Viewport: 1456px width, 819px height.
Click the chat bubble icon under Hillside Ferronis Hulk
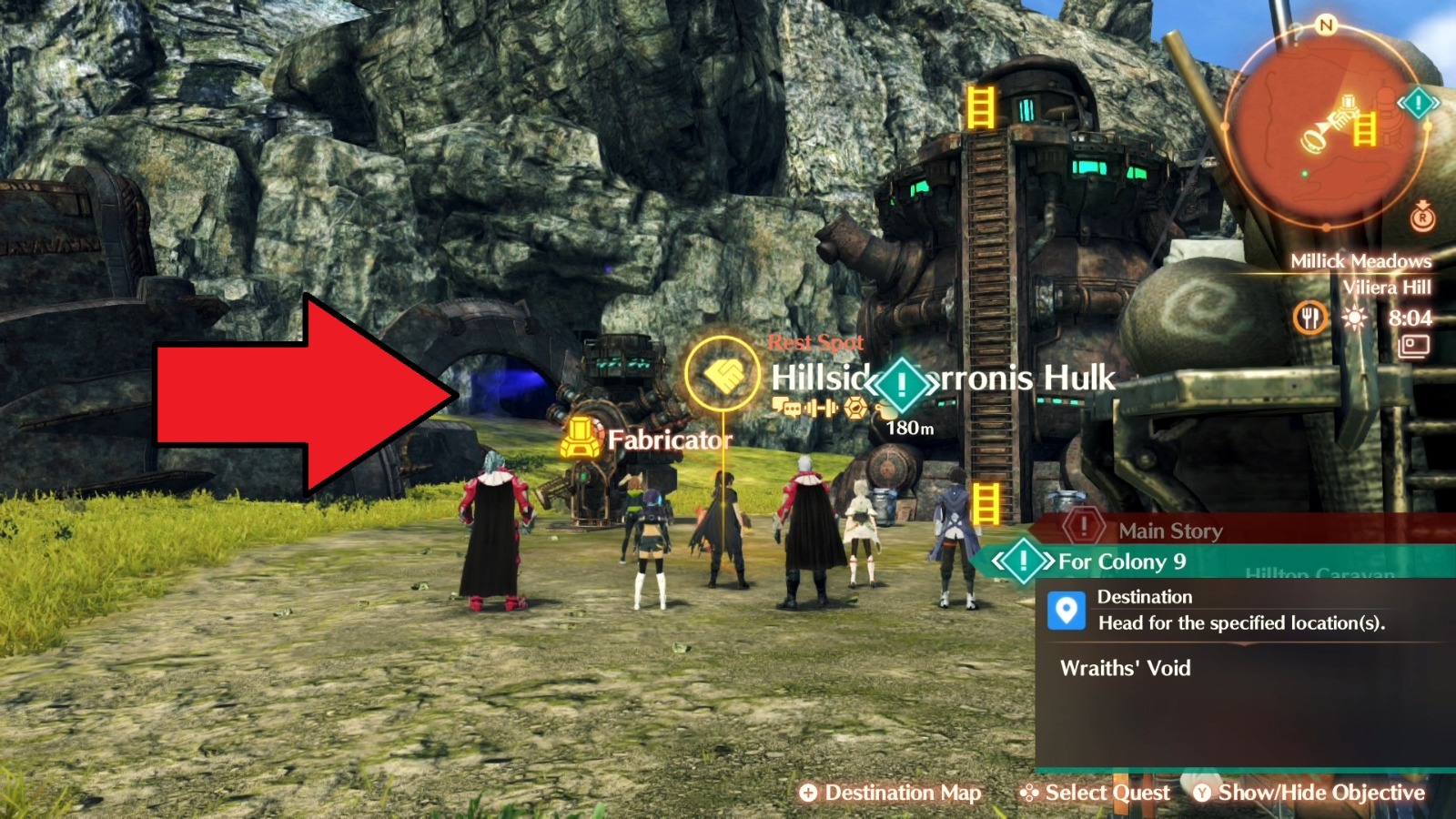[x=784, y=406]
